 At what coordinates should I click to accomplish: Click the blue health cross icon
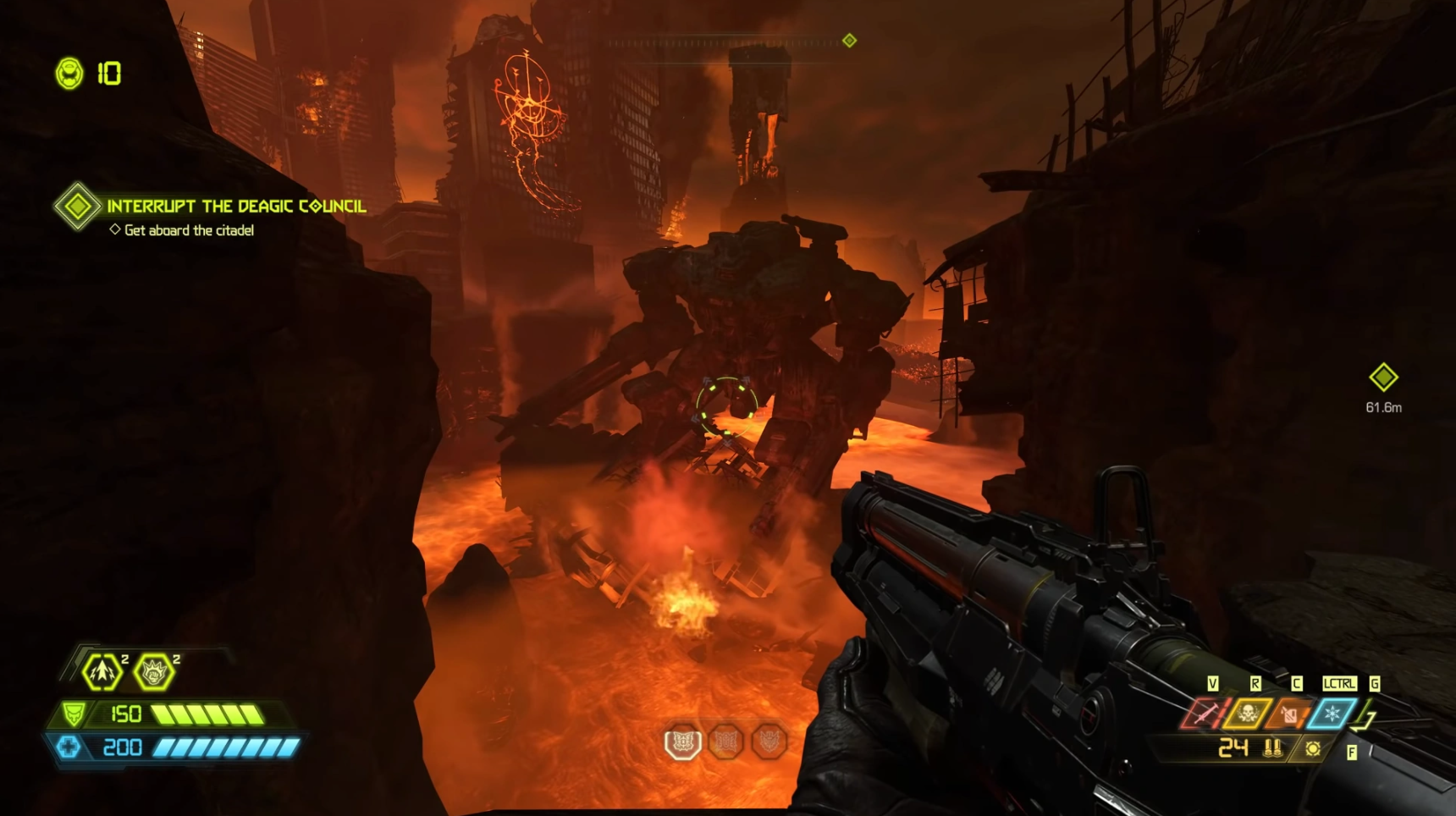point(69,747)
